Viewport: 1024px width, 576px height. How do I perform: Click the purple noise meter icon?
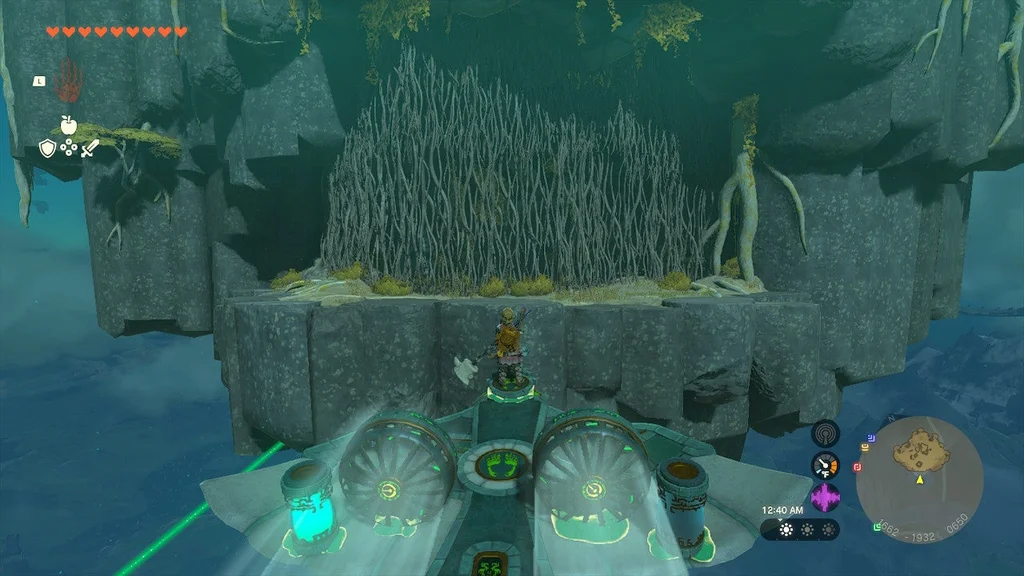(x=825, y=497)
